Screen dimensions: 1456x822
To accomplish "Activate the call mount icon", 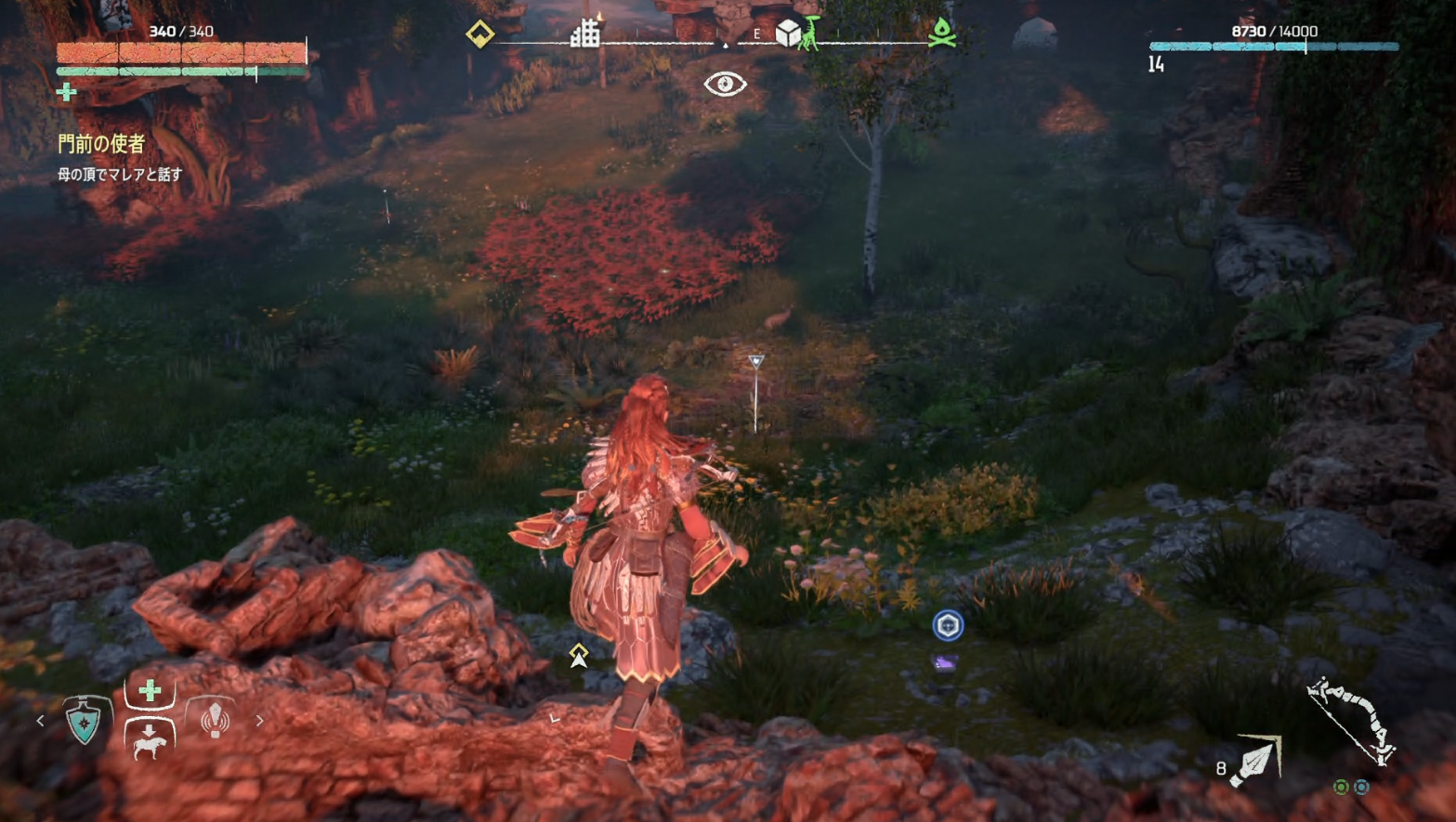I will 150,738.
